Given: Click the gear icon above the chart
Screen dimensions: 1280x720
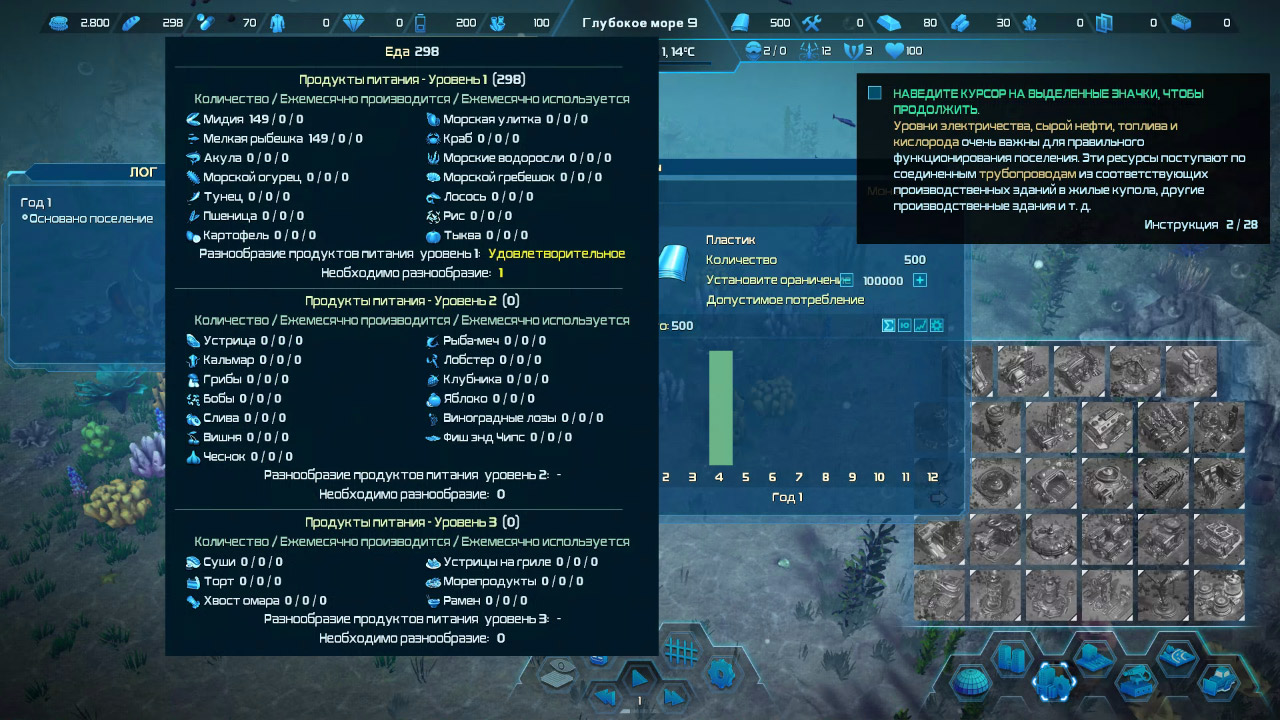Looking at the screenshot, I should point(937,325).
